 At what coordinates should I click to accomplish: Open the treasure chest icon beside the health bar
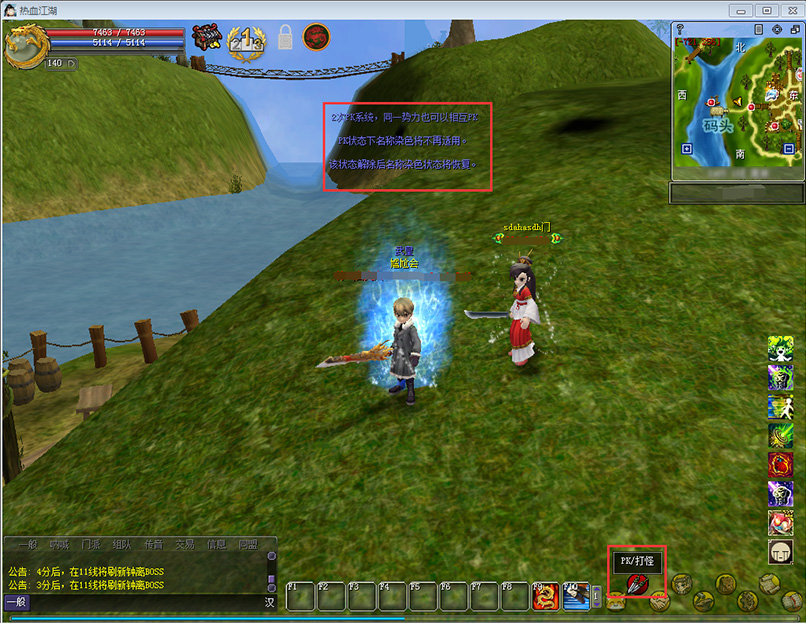click(206, 37)
